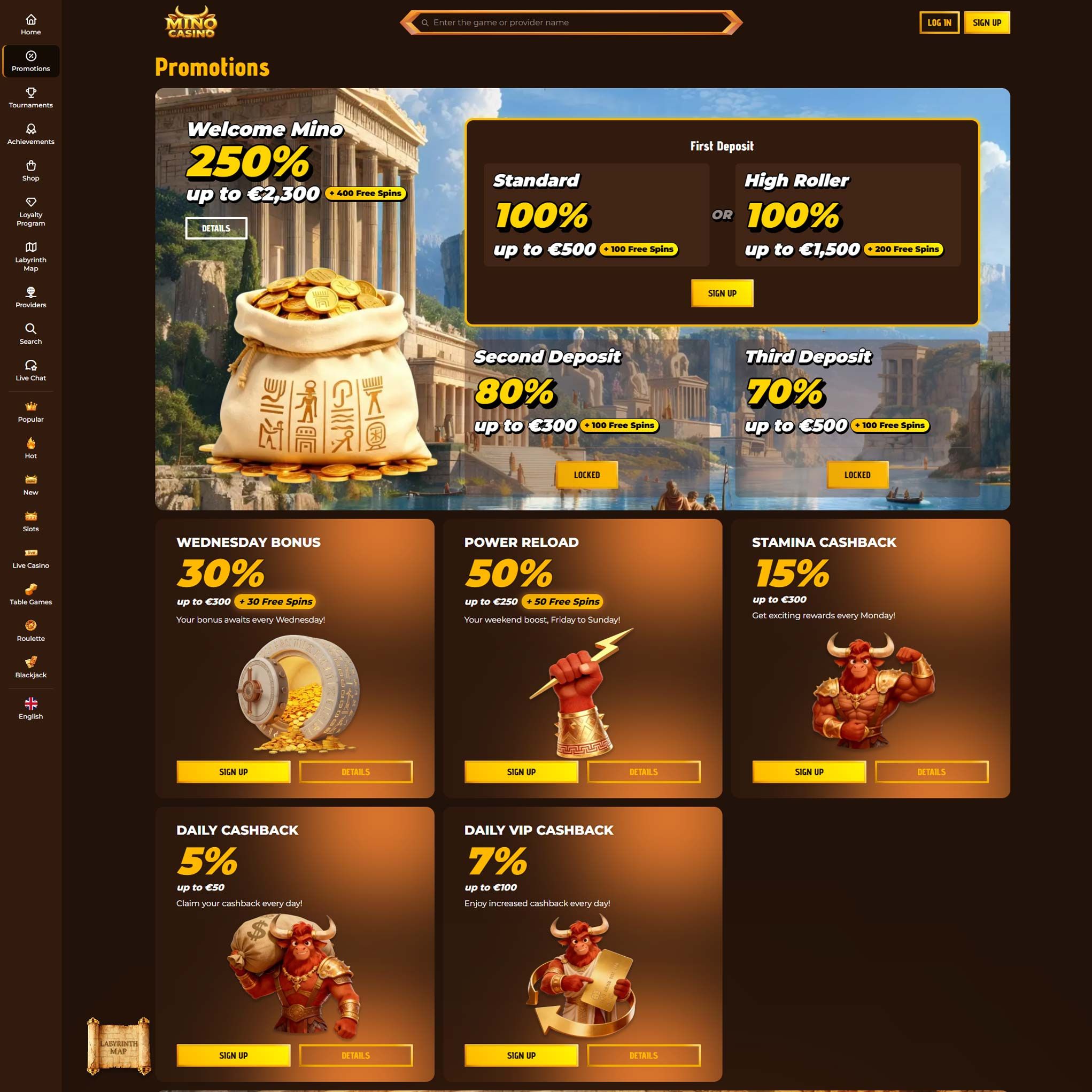Sign up for the Wednesday Bonus
1092x1092 pixels.
point(233,771)
